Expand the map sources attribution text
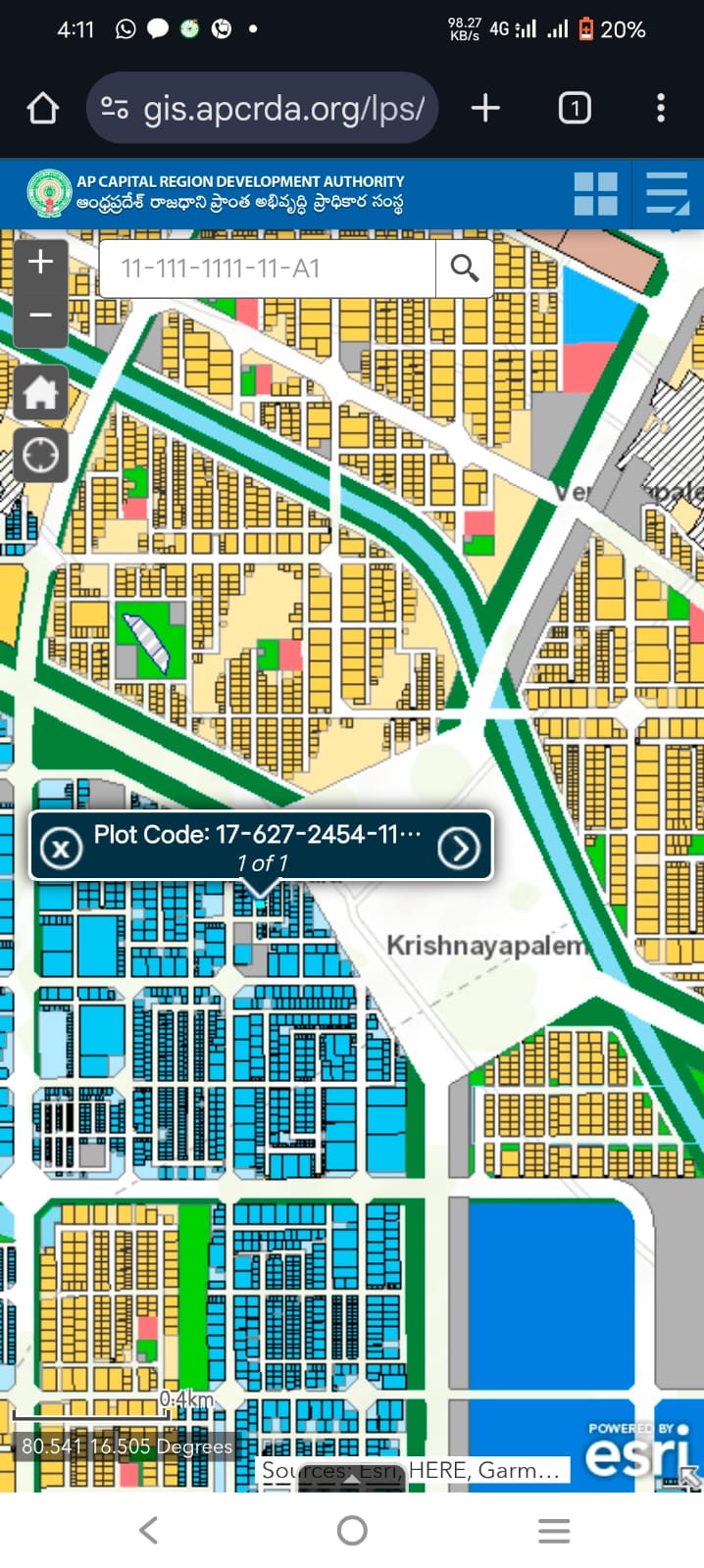The height and width of the screenshot is (1568, 704). [412, 1470]
